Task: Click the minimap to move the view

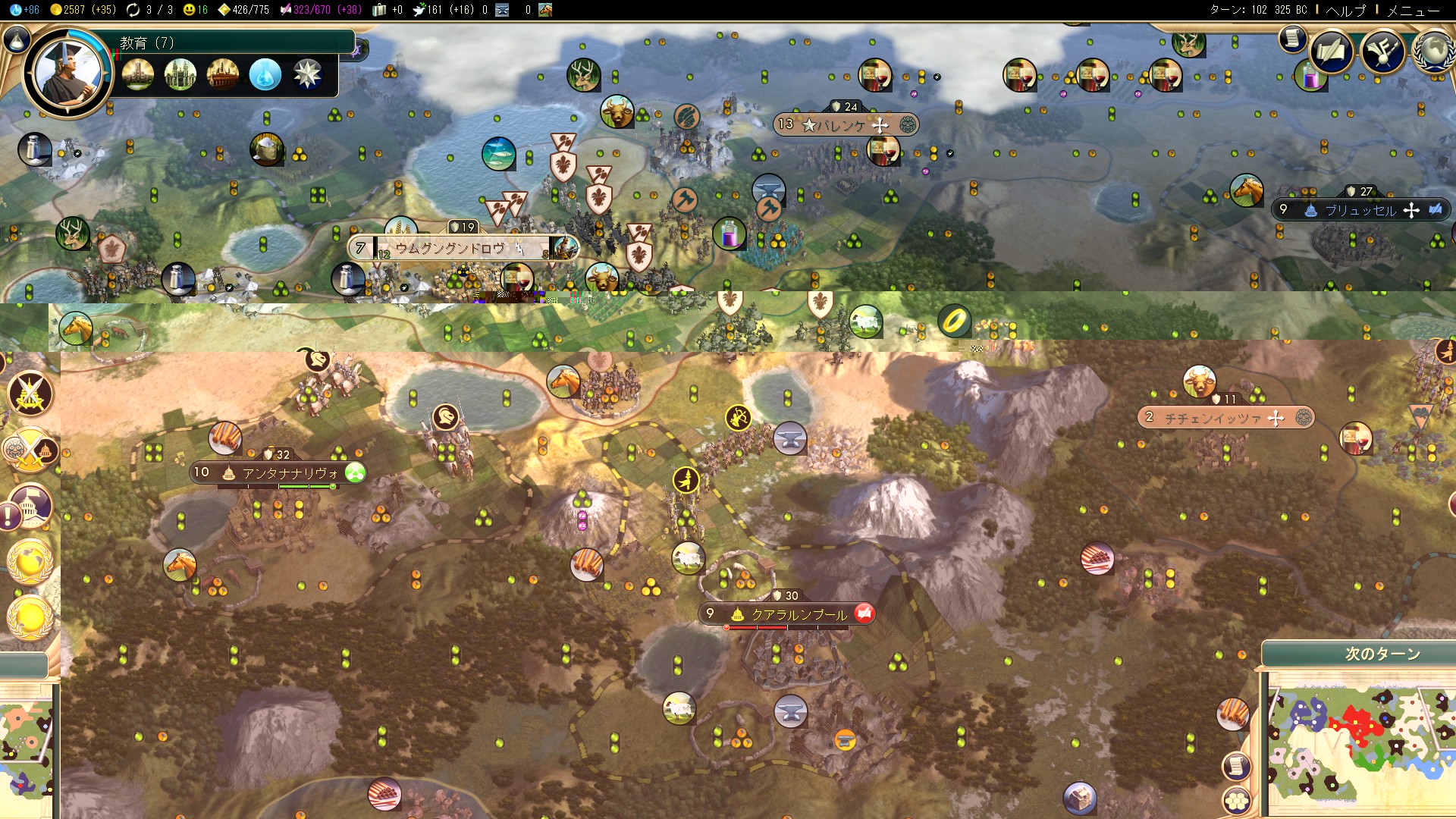Action: [x=1357, y=743]
